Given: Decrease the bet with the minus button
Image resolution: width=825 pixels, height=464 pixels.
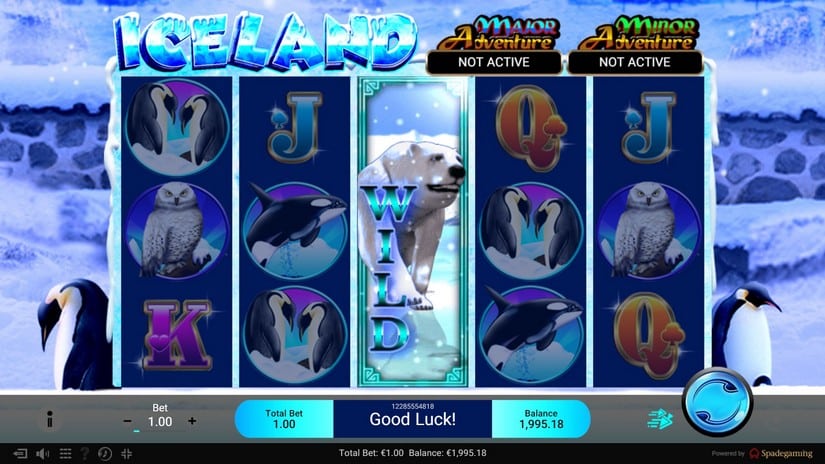Looking at the screenshot, I should pyautogui.click(x=127, y=421).
